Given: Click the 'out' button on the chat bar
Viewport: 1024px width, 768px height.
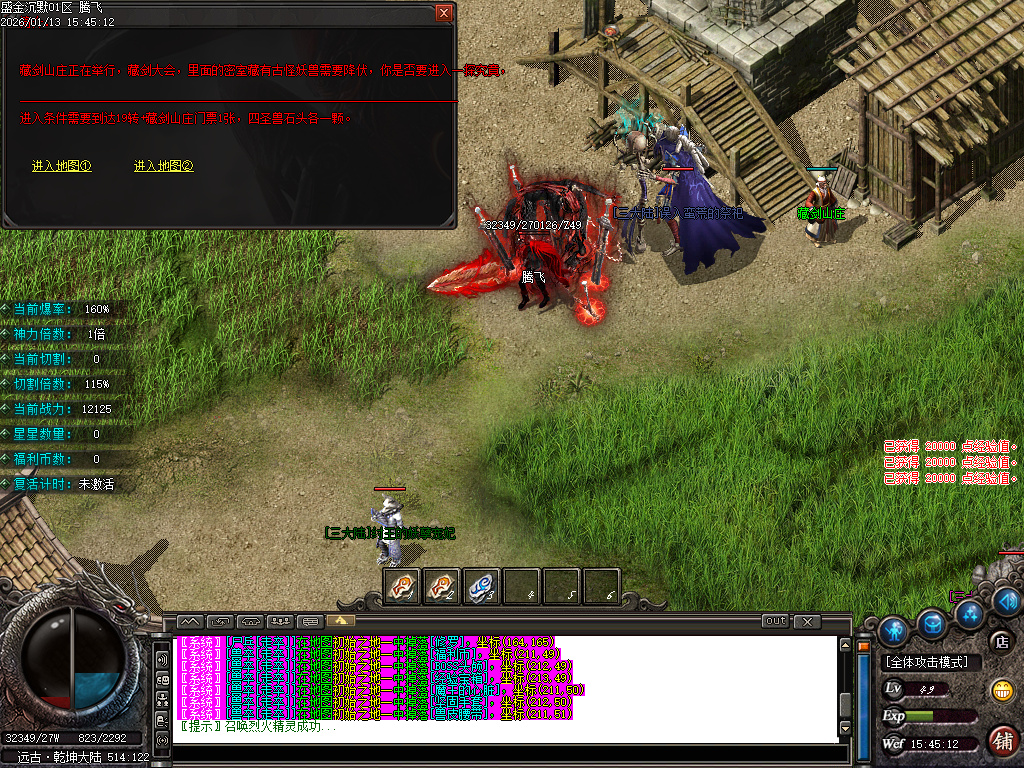Looking at the screenshot, I should 775,621.
